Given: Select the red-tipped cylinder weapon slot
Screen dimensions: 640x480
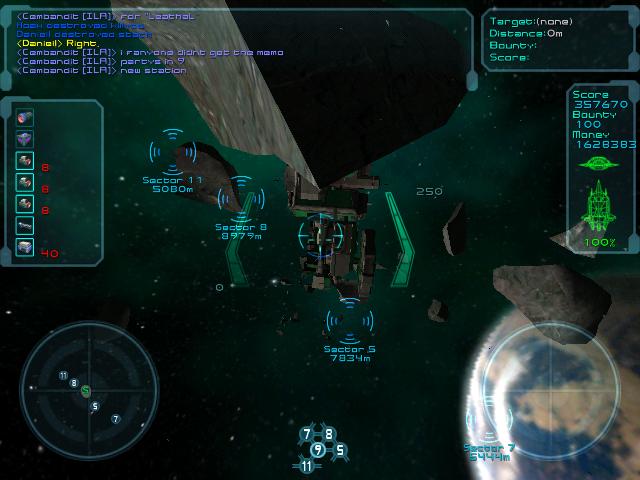Looking at the screenshot, I should pos(26,117).
